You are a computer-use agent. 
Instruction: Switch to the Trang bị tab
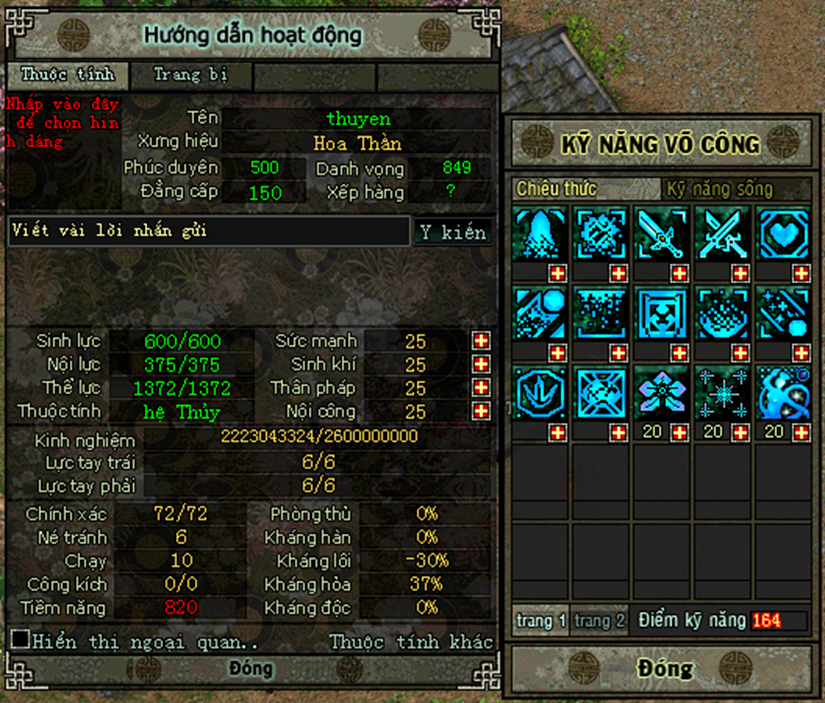(190, 75)
